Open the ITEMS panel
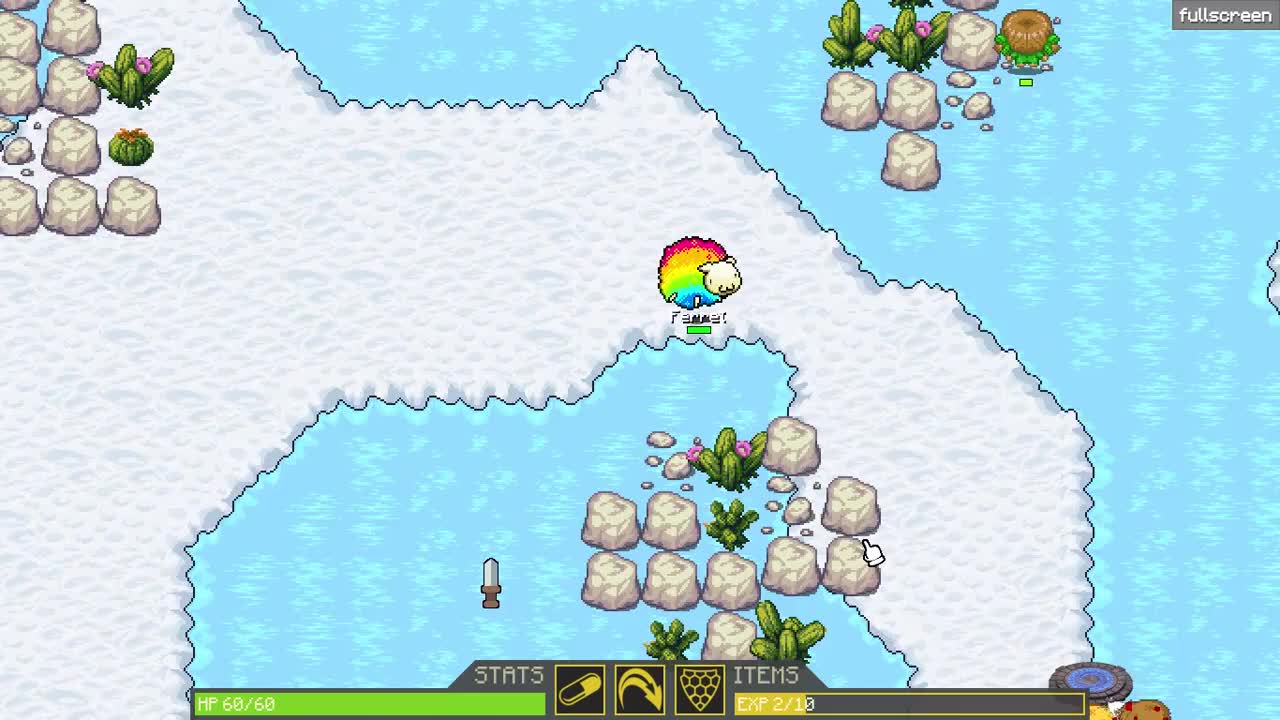The width and height of the screenshot is (1280, 720). pyautogui.click(x=766, y=675)
